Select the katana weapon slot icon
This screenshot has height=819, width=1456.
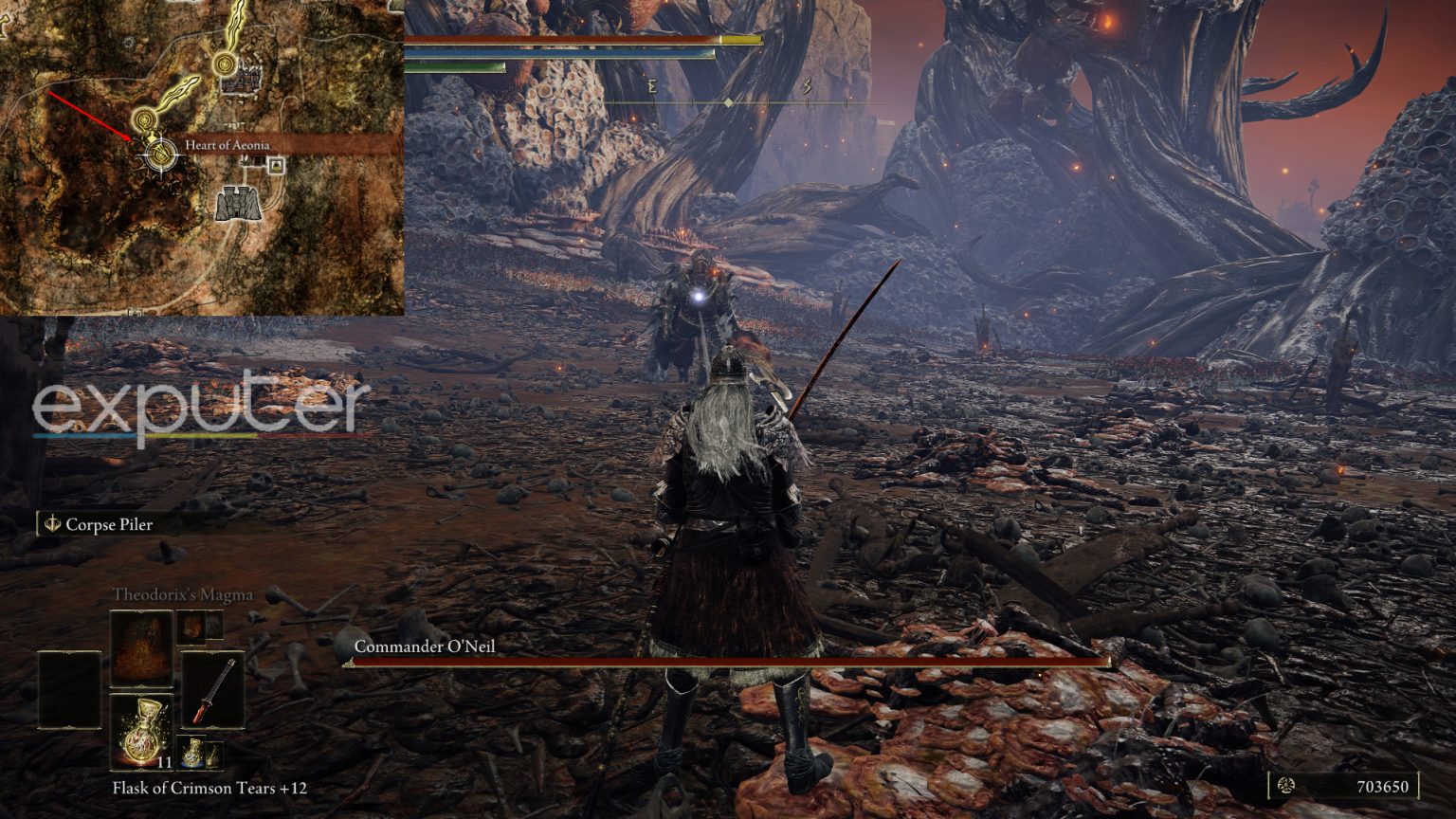[x=214, y=690]
